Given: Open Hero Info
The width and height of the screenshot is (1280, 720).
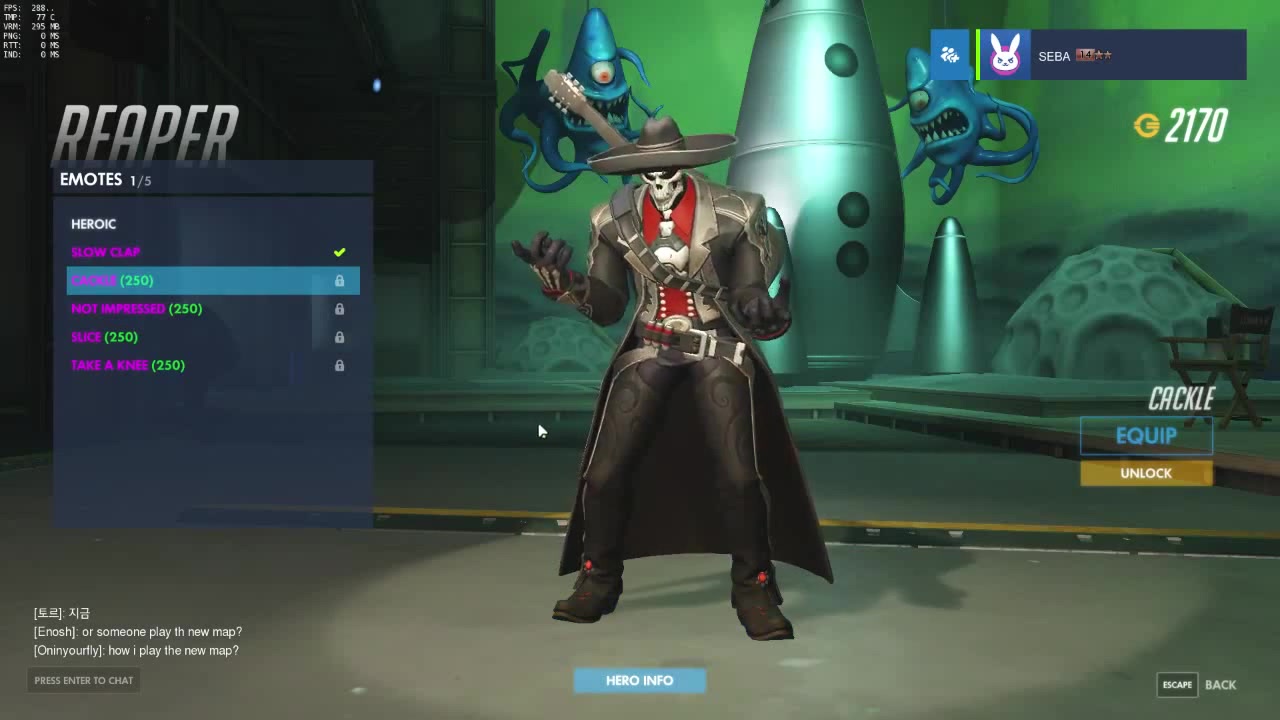Looking at the screenshot, I should pyautogui.click(x=639, y=680).
